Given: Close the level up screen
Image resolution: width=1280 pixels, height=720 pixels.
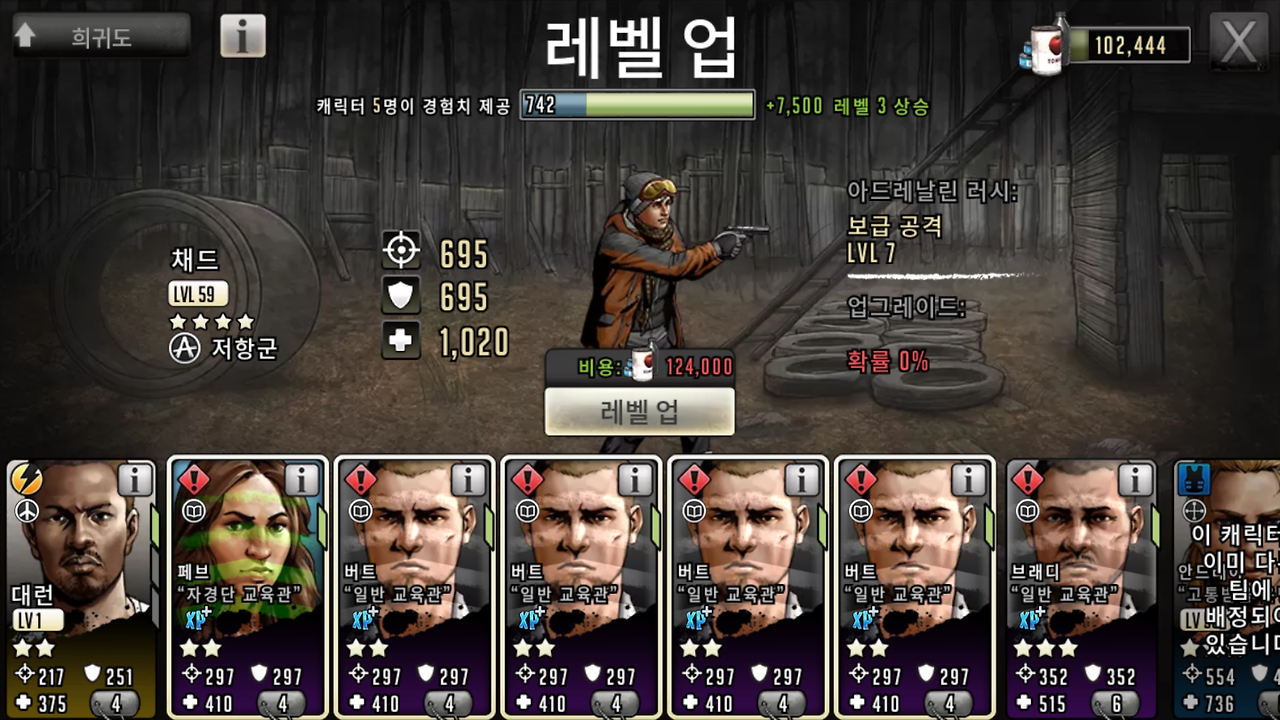Looking at the screenshot, I should 1239,41.
